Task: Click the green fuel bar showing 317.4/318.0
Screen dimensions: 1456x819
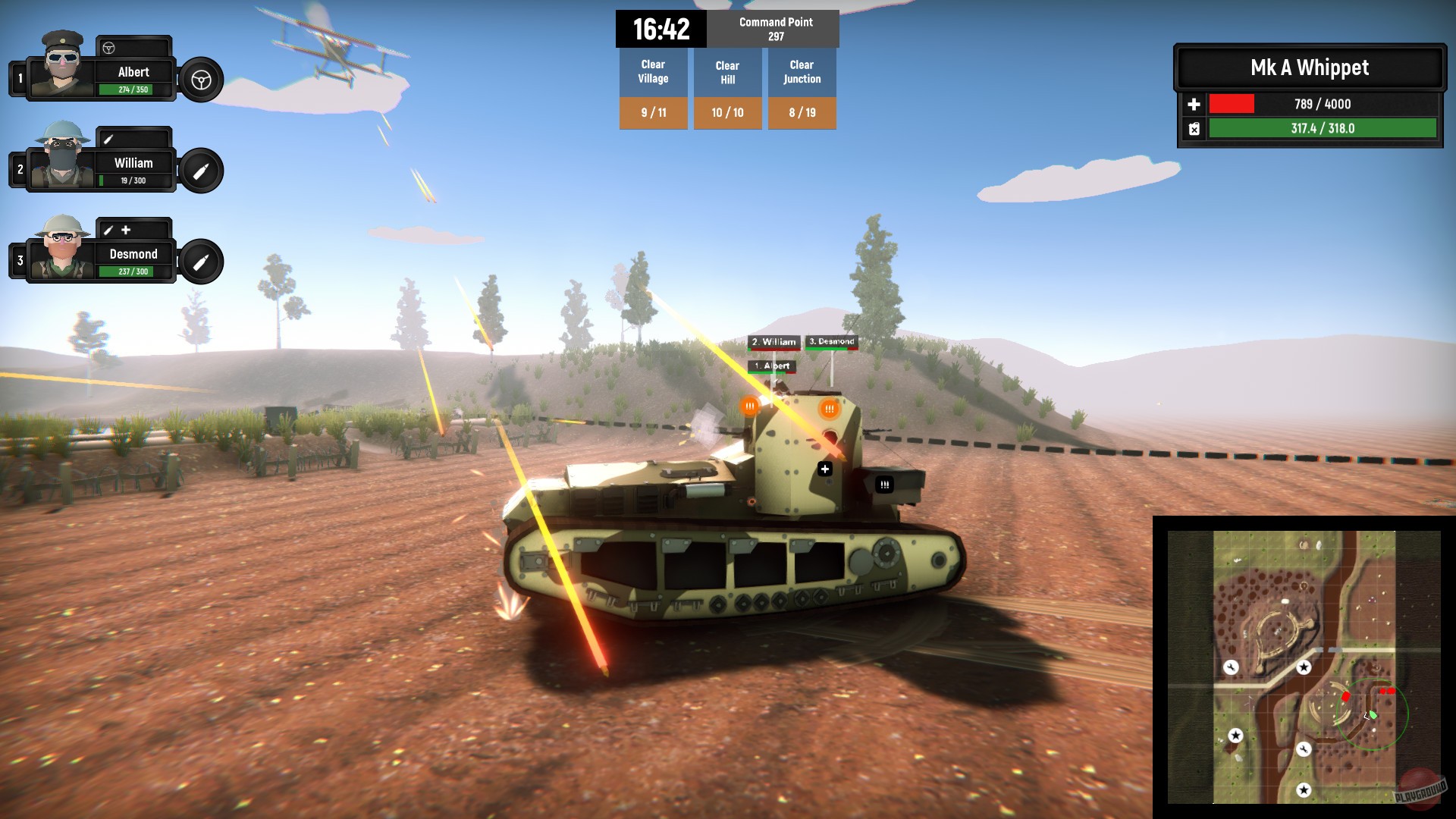Action: [x=1322, y=129]
